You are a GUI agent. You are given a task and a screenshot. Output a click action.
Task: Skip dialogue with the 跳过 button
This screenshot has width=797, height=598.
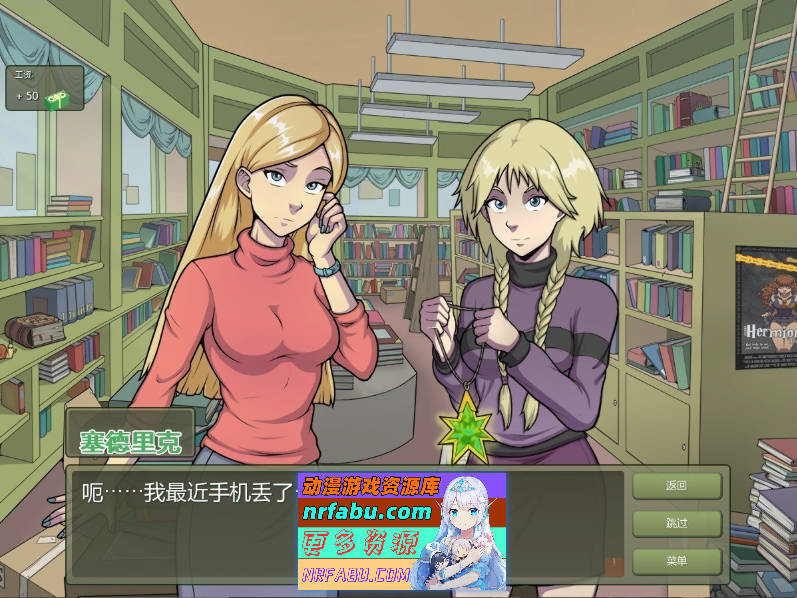pyautogui.click(x=676, y=523)
